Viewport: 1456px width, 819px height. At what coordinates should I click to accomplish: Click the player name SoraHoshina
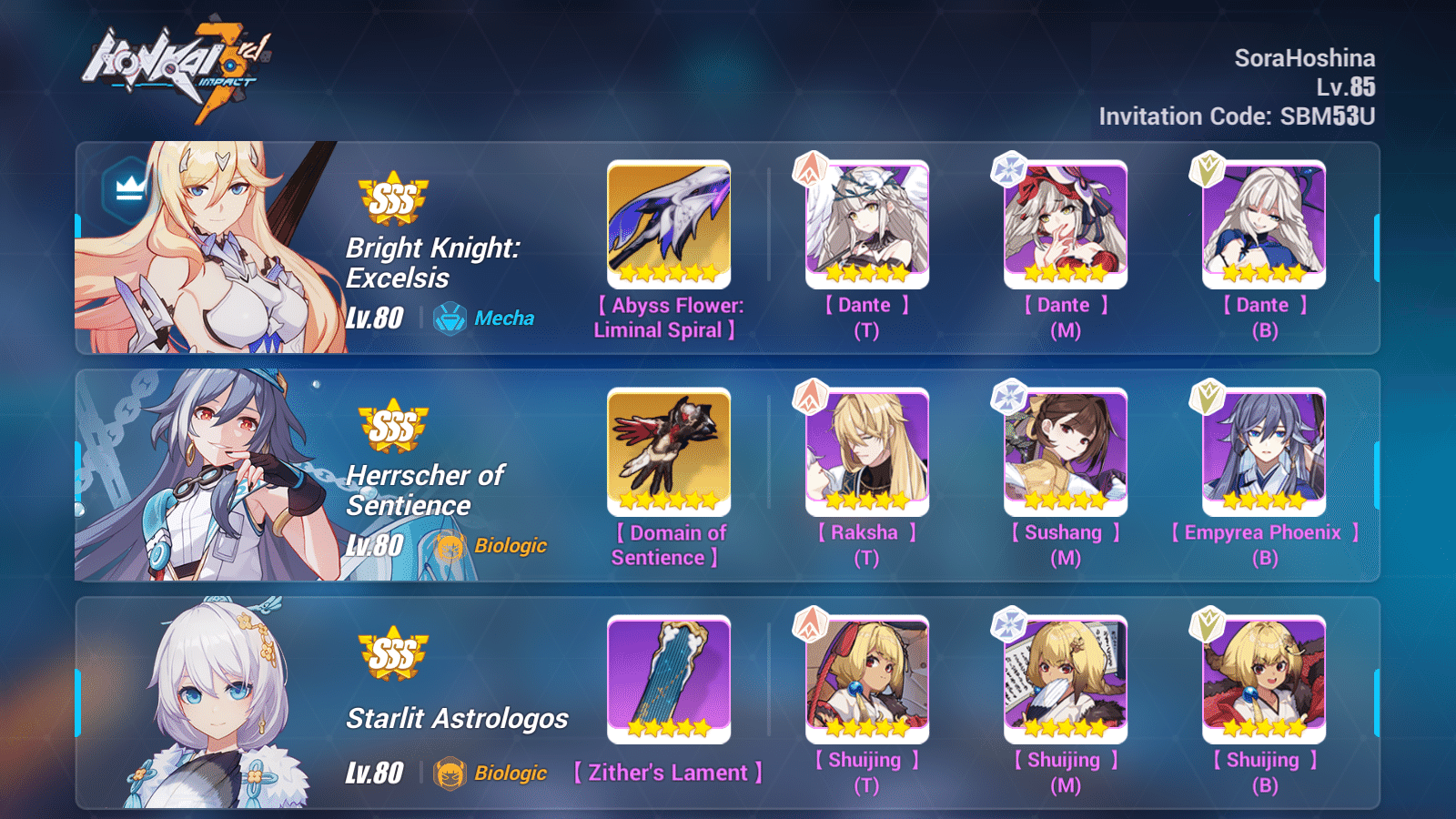pos(1308,57)
